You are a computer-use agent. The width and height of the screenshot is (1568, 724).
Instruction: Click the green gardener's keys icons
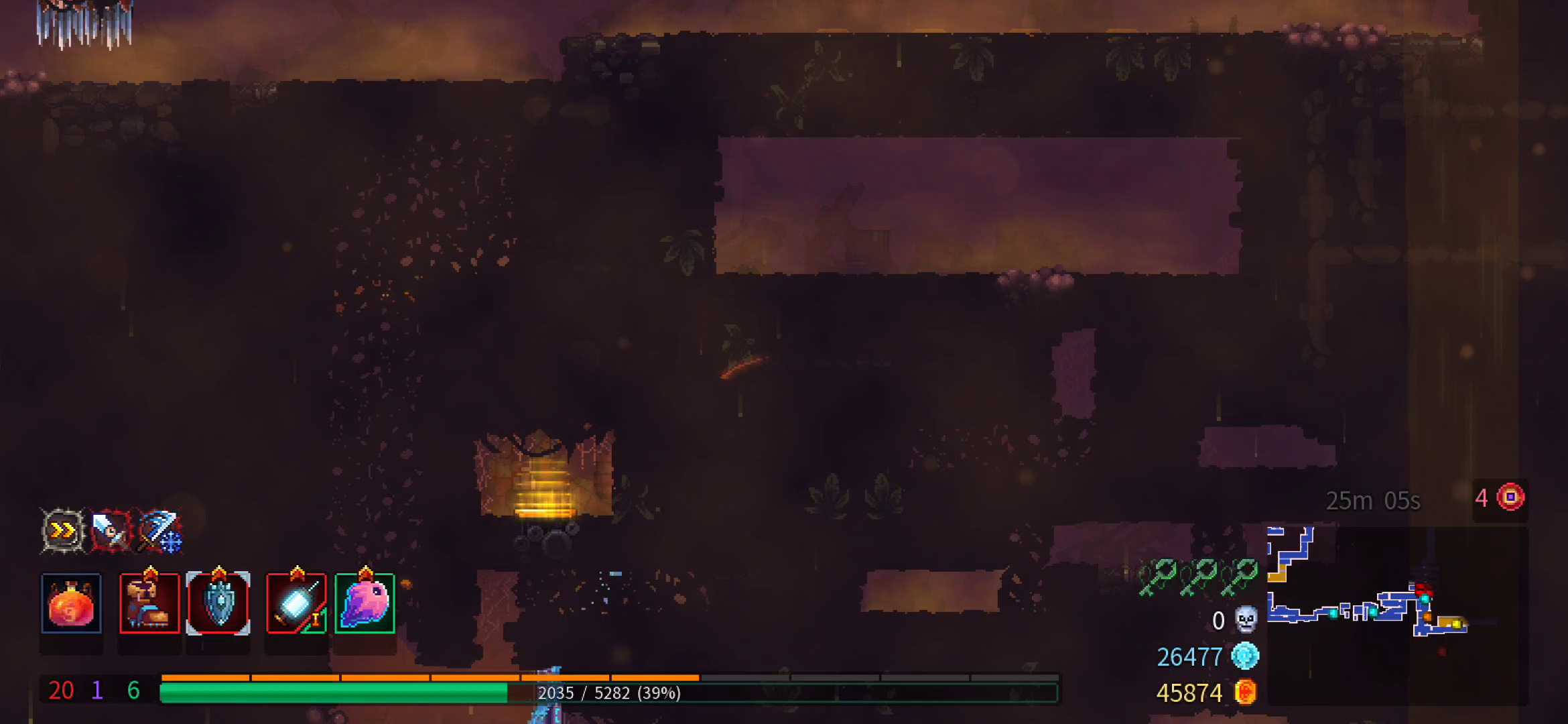[x=1197, y=577]
